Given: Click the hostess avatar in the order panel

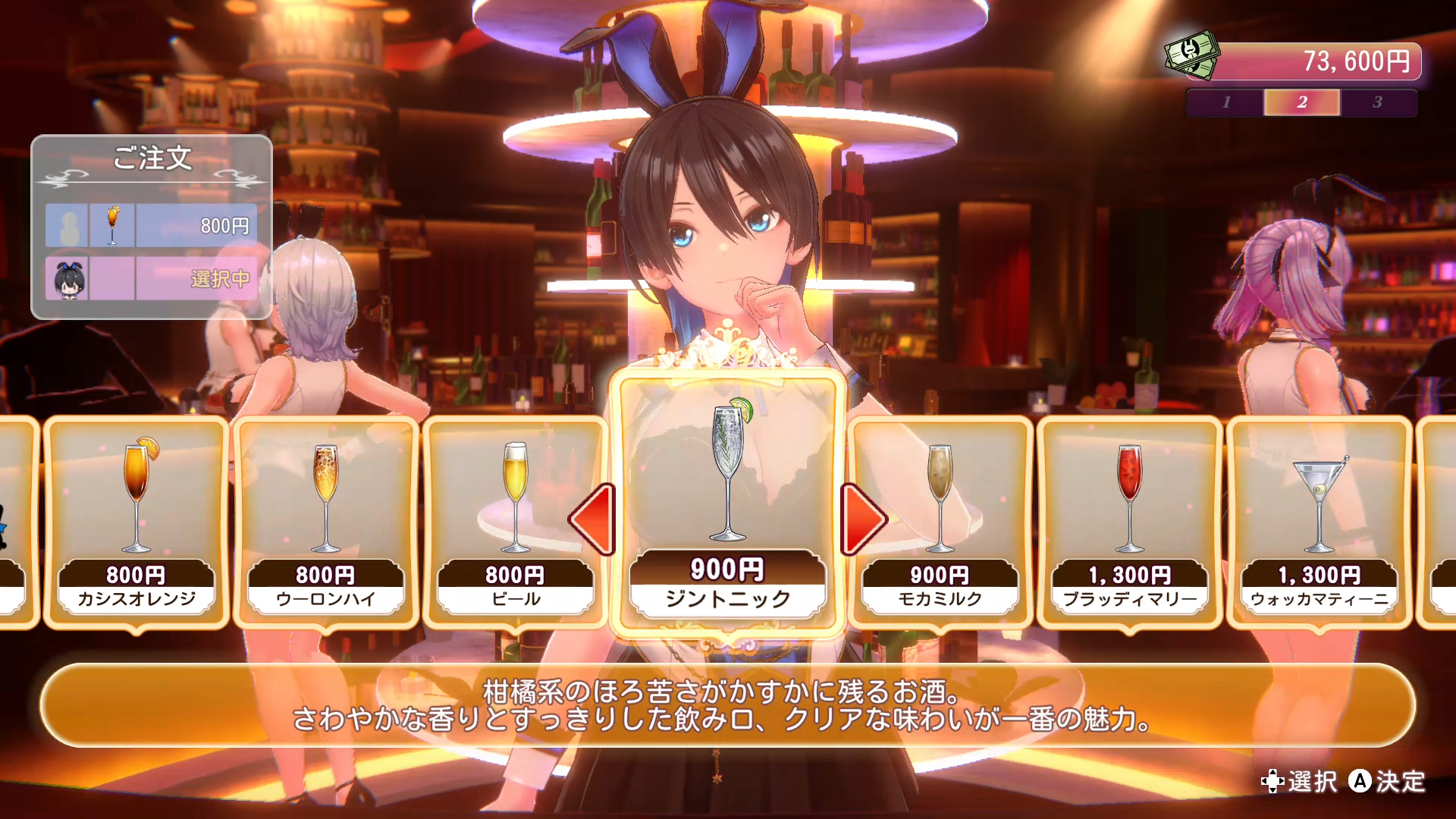Looking at the screenshot, I should click(x=68, y=278).
